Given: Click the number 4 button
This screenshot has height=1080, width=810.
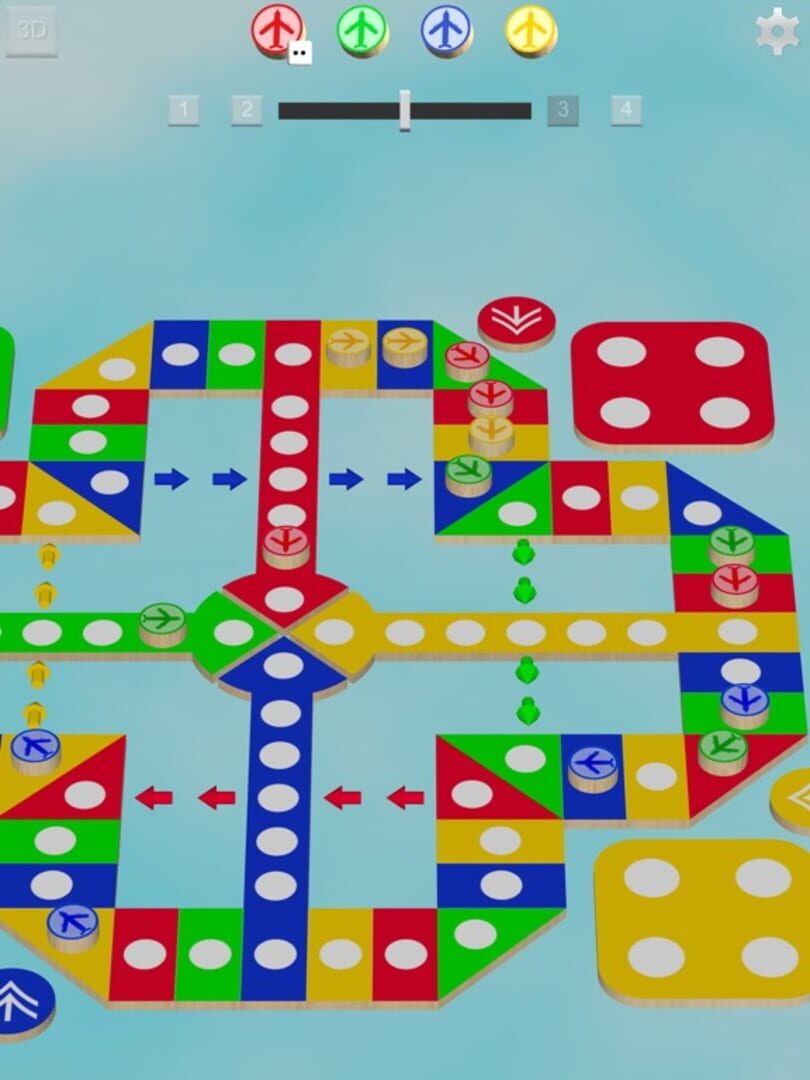Looking at the screenshot, I should pos(626,110).
